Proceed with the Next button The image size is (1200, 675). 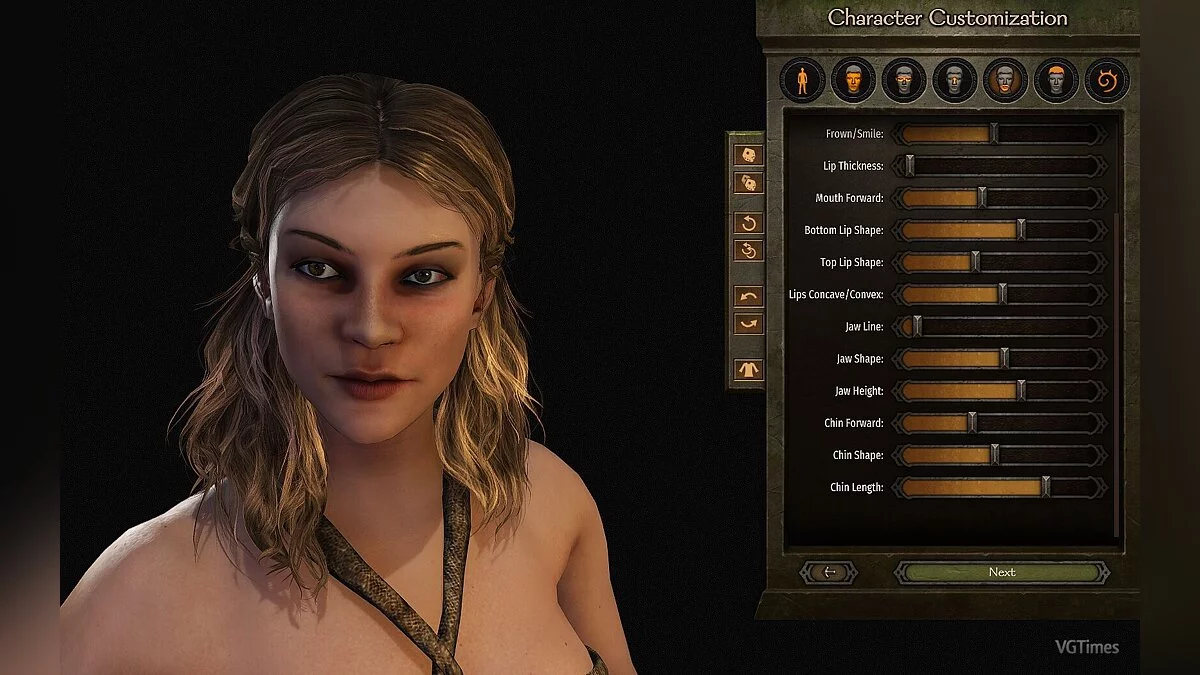(1001, 572)
